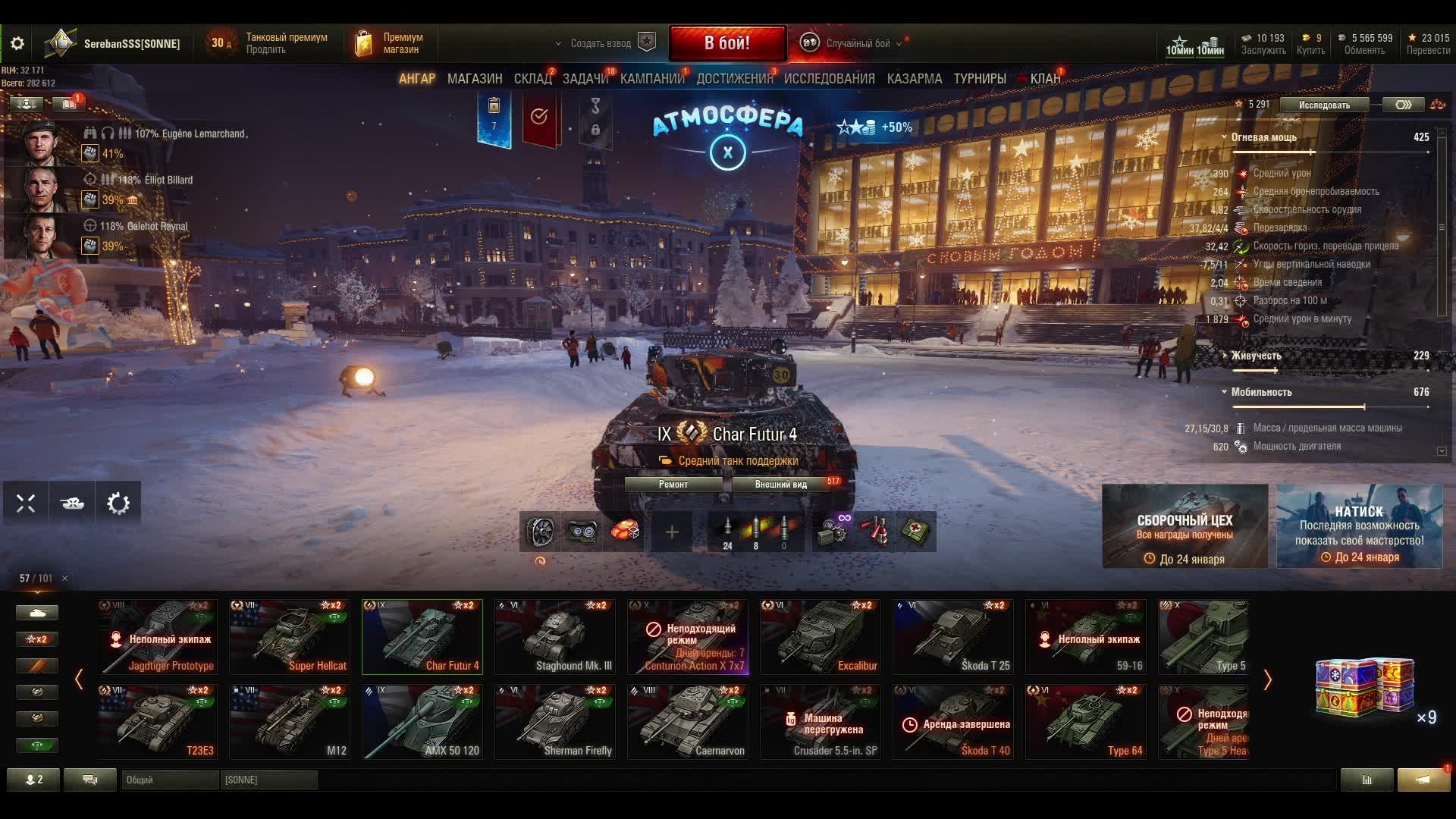Choose the AMX 50 120 tank
The image size is (1456, 819).
tap(422, 722)
